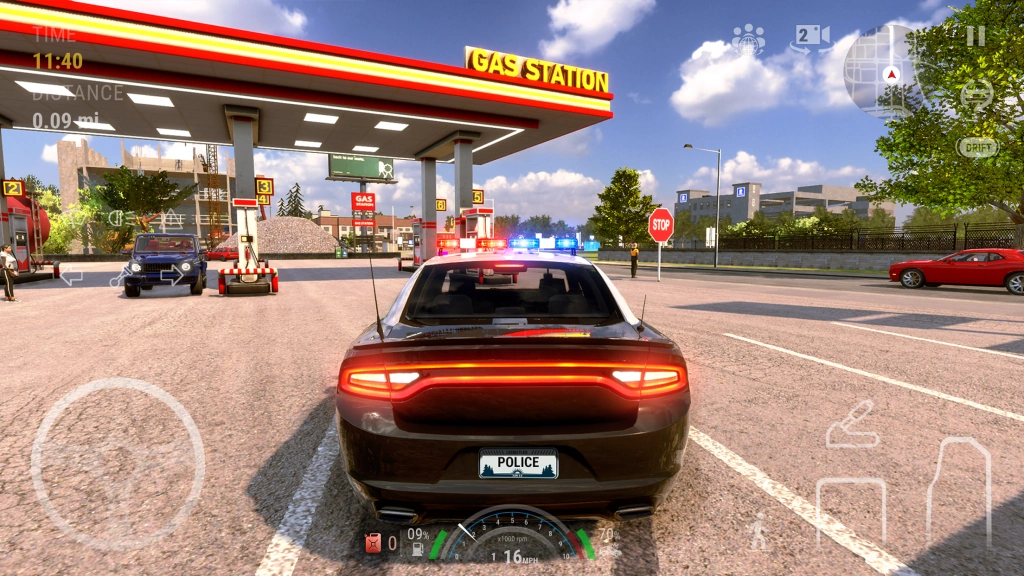Toggle the DRIFT mode button
The height and width of the screenshot is (576, 1024).
[x=977, y=147]
